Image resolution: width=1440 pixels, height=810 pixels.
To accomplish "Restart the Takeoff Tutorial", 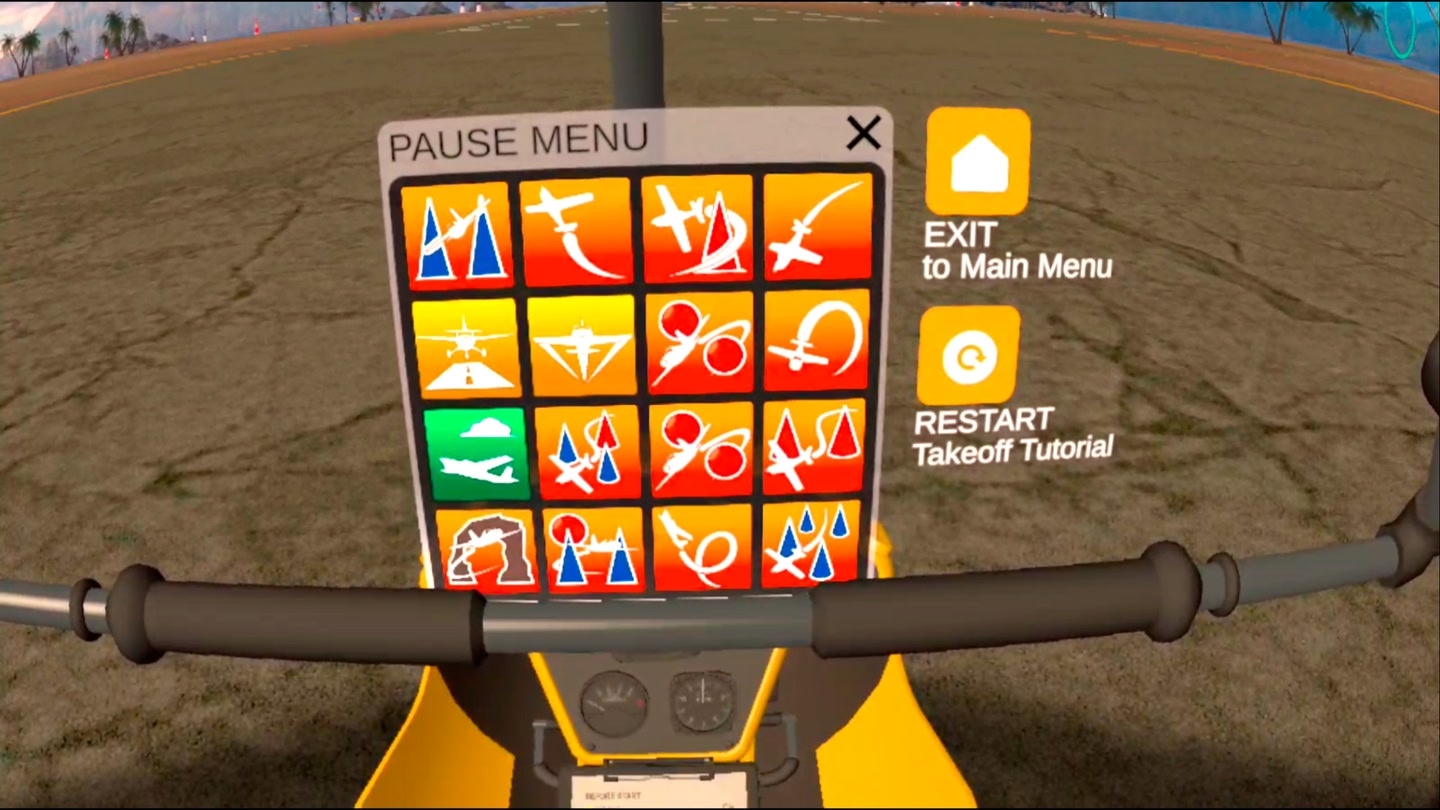I will tap(968, 355).
